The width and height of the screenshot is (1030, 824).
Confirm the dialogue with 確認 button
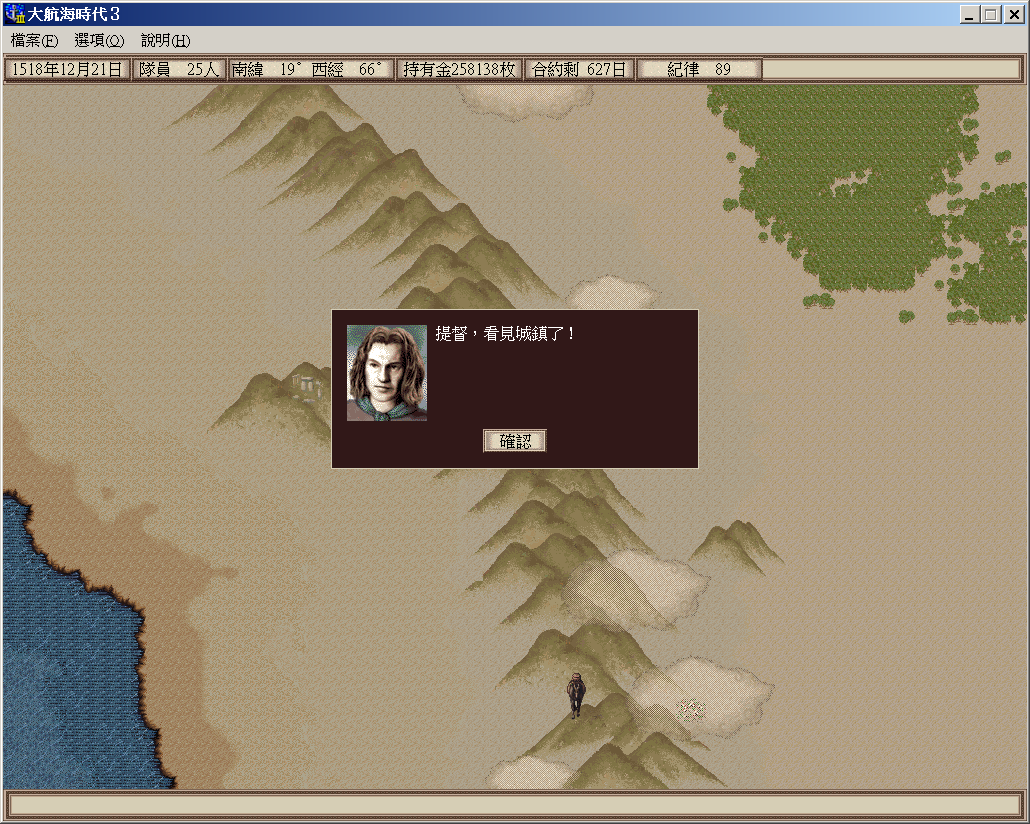(514, 441)
